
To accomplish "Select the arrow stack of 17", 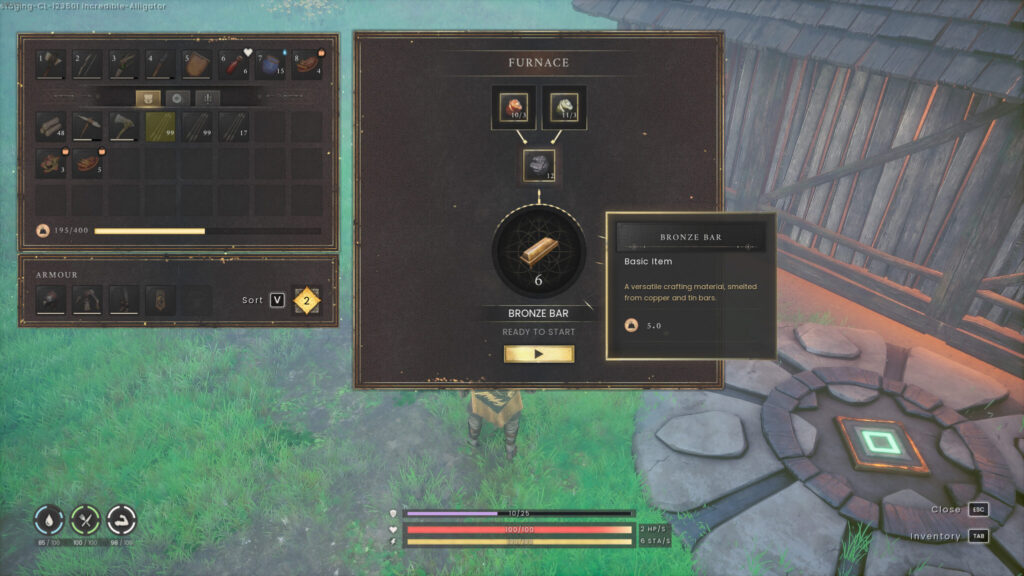I will [233, 126].
